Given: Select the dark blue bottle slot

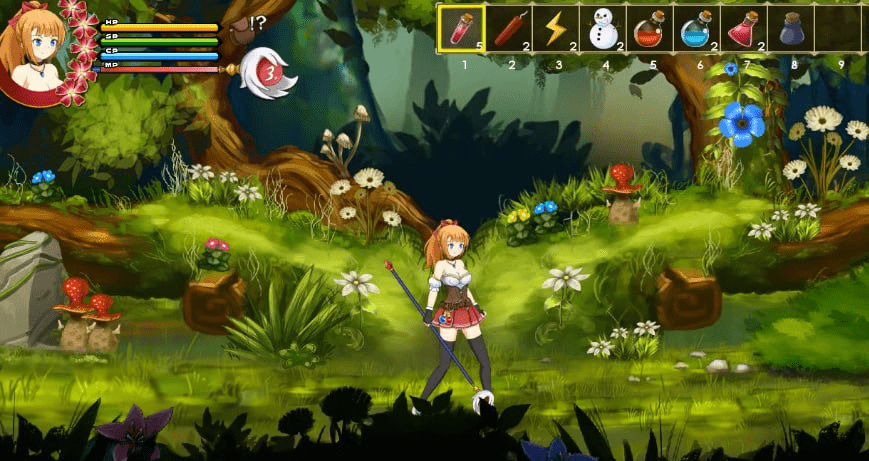Looking at the screenshot, I should click(791, 28).
